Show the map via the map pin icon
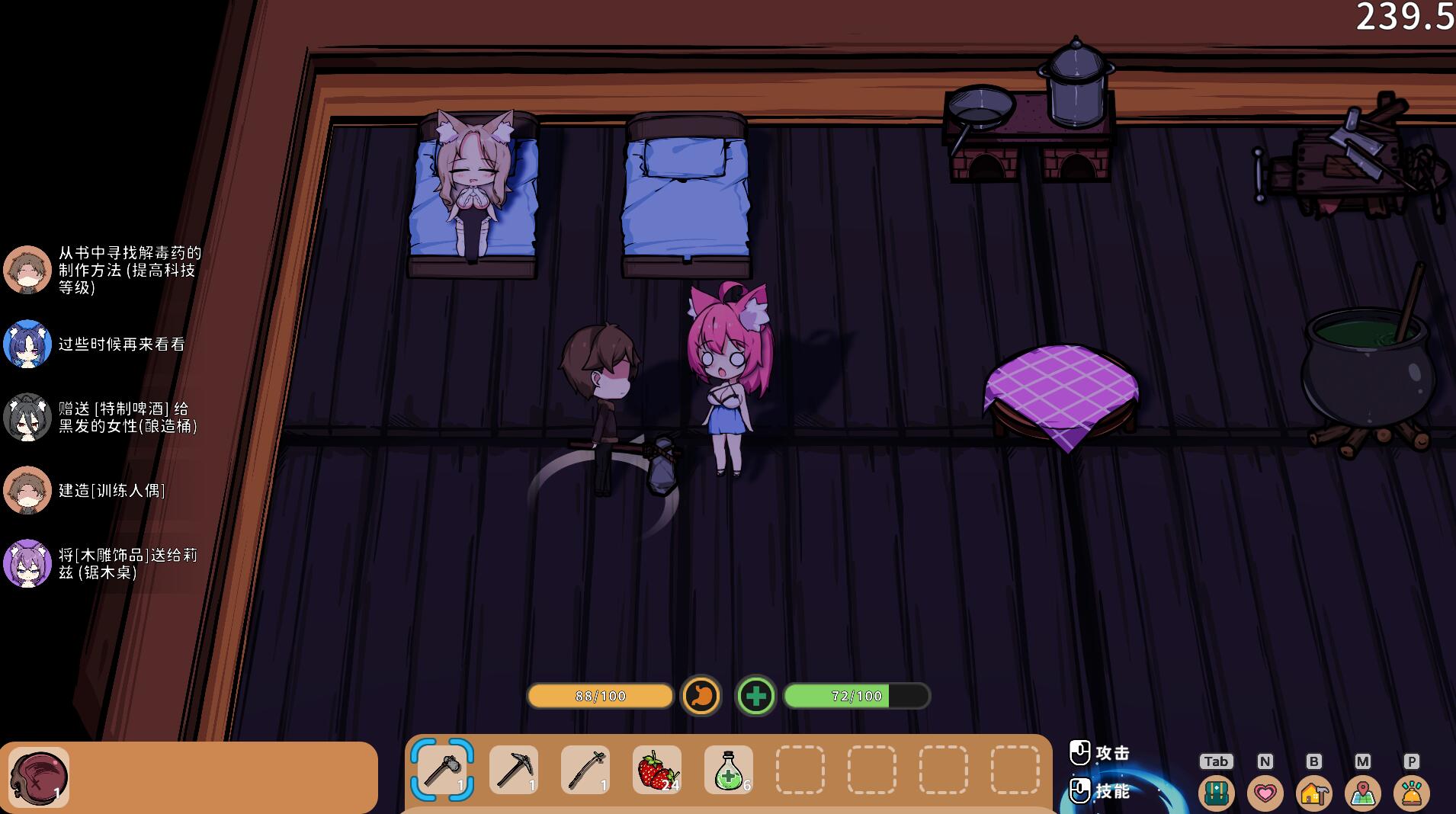The image size is (1456, 814). tap(1362, 793)
